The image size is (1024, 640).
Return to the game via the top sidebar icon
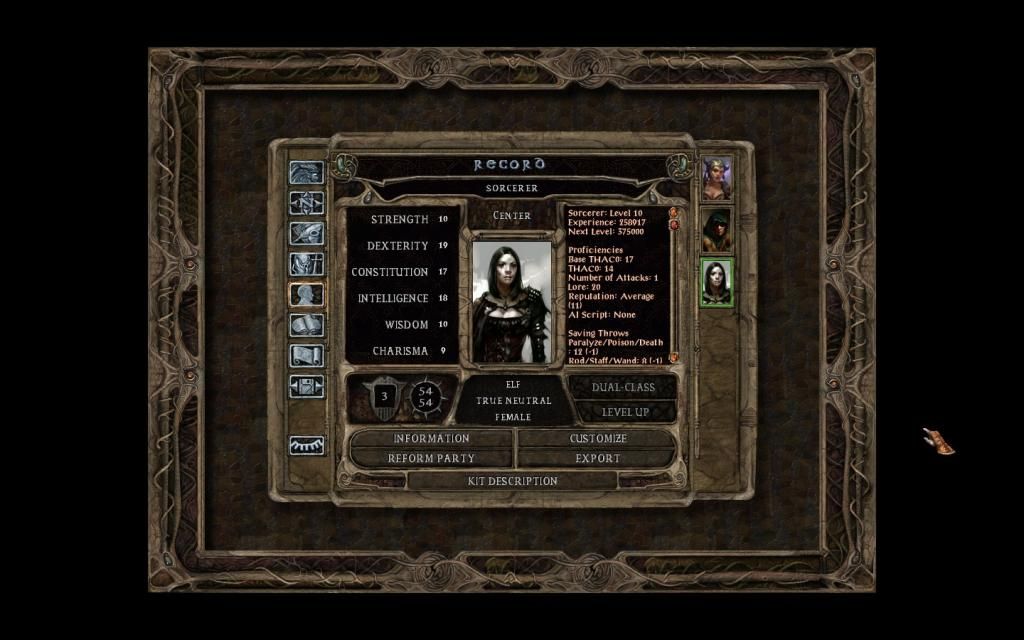(x=306, y=173)
